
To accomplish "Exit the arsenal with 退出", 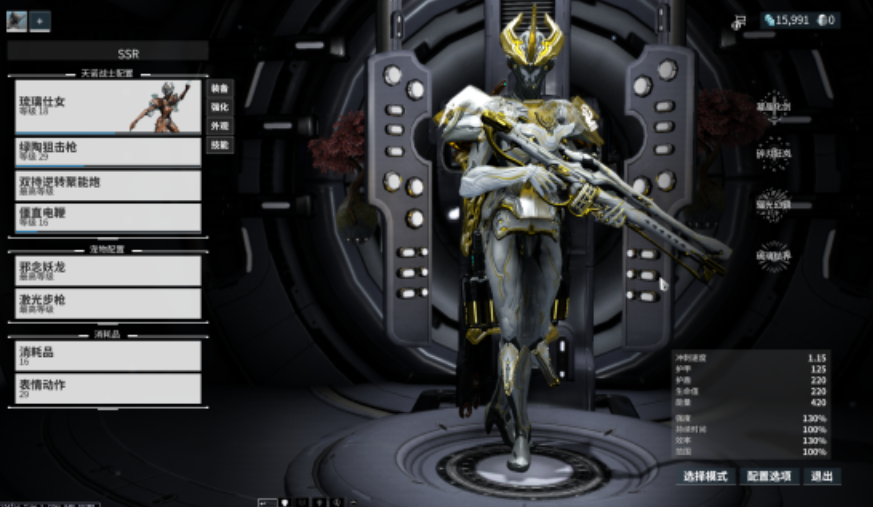I will tap(822, 476).
